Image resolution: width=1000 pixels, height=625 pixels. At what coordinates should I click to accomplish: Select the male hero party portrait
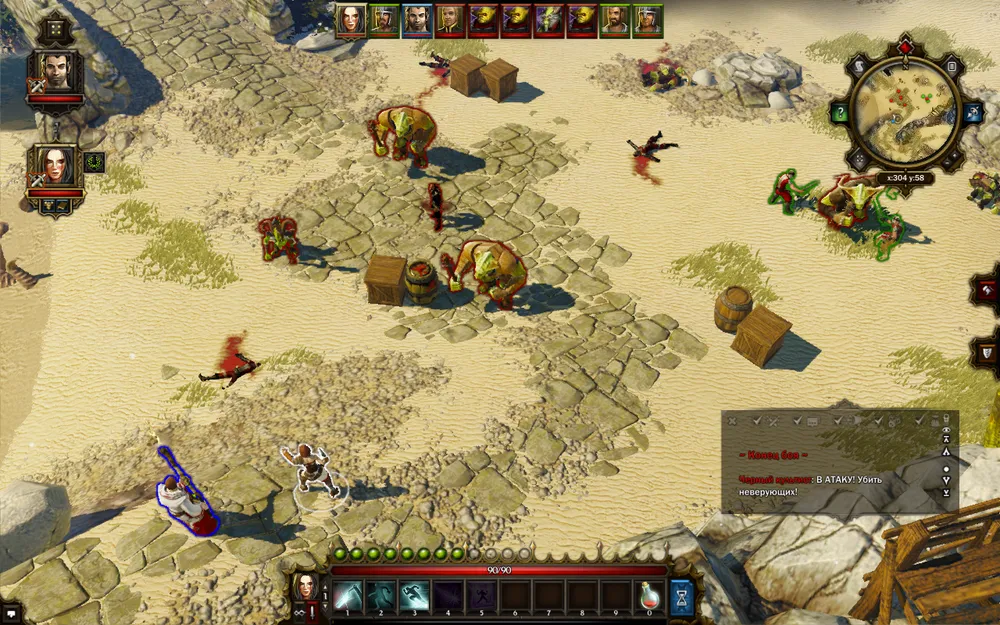click(56, 71)
